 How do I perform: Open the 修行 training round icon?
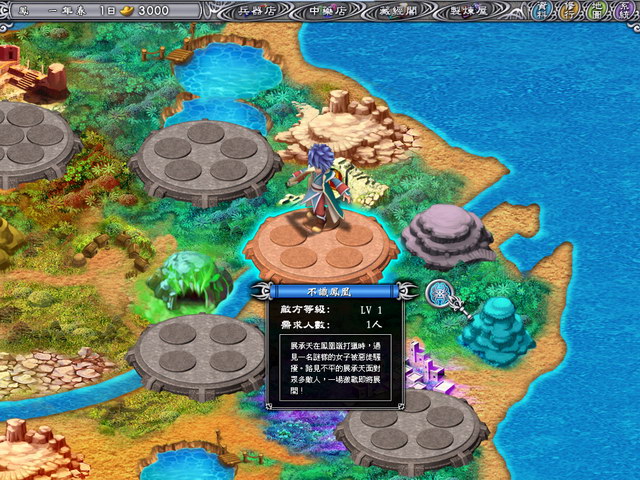coord(570,10)
